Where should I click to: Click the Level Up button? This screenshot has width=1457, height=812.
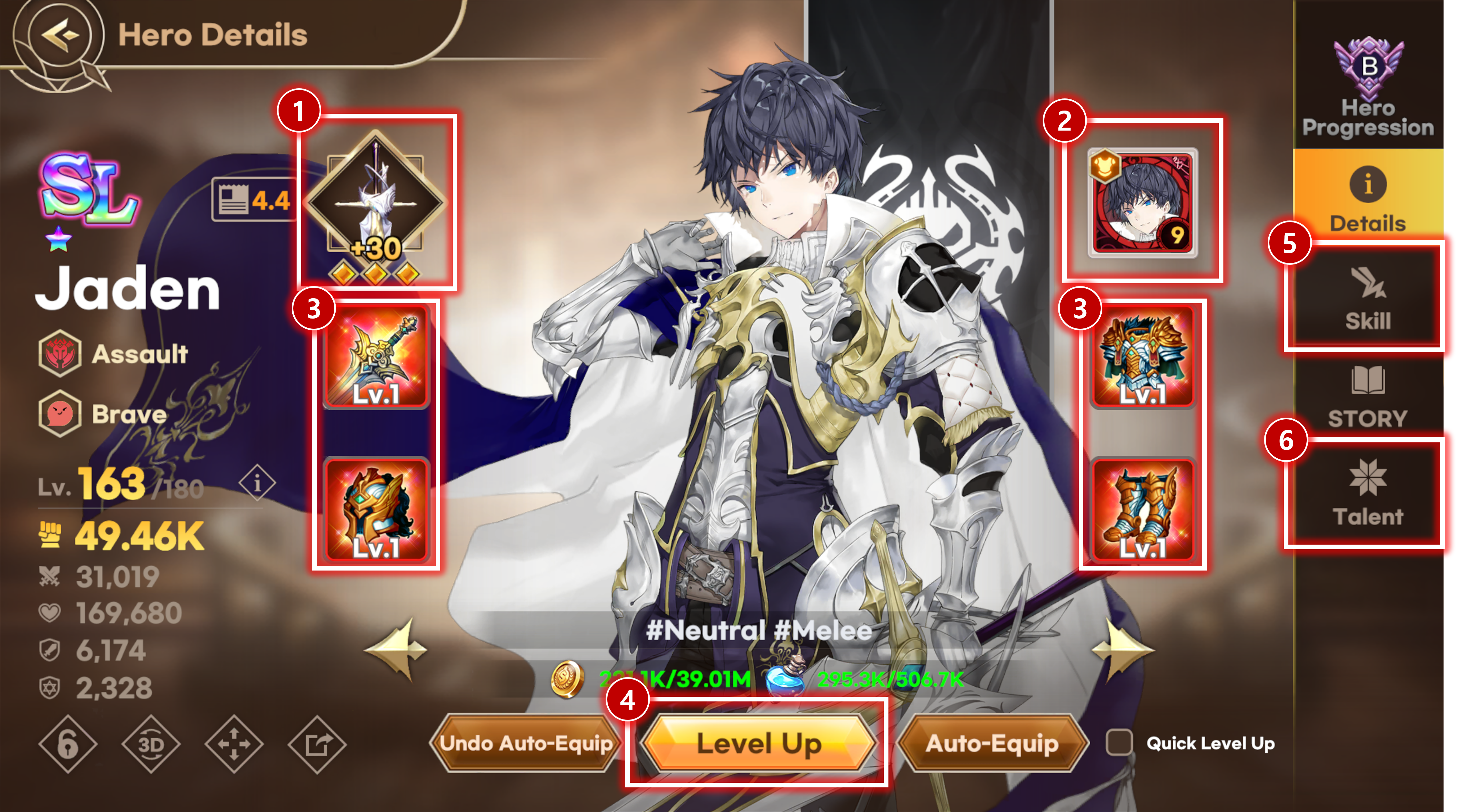tap(758, 743)
